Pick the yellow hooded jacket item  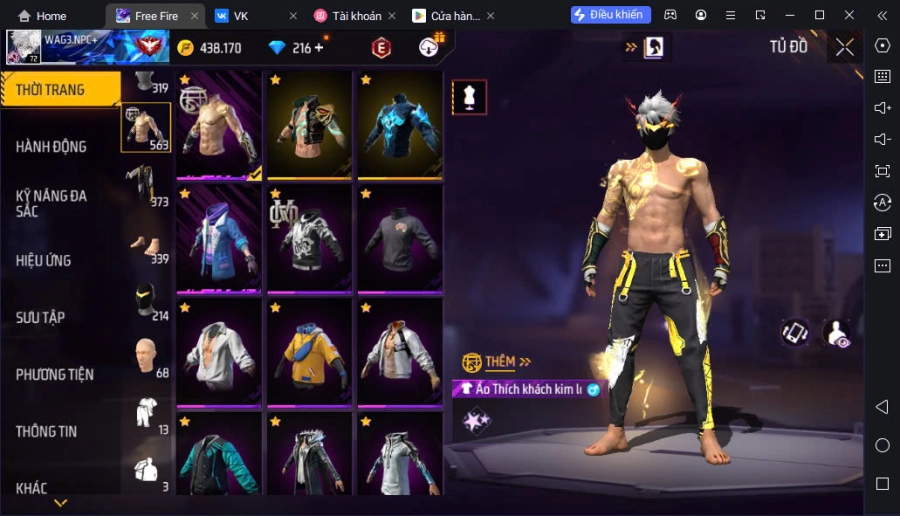310,351
